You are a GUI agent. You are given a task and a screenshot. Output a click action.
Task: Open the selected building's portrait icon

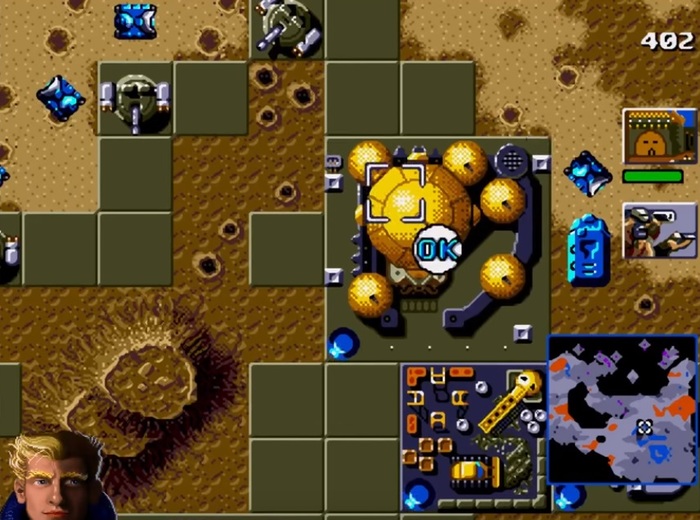pyautogui.click(x=658, y=136)
